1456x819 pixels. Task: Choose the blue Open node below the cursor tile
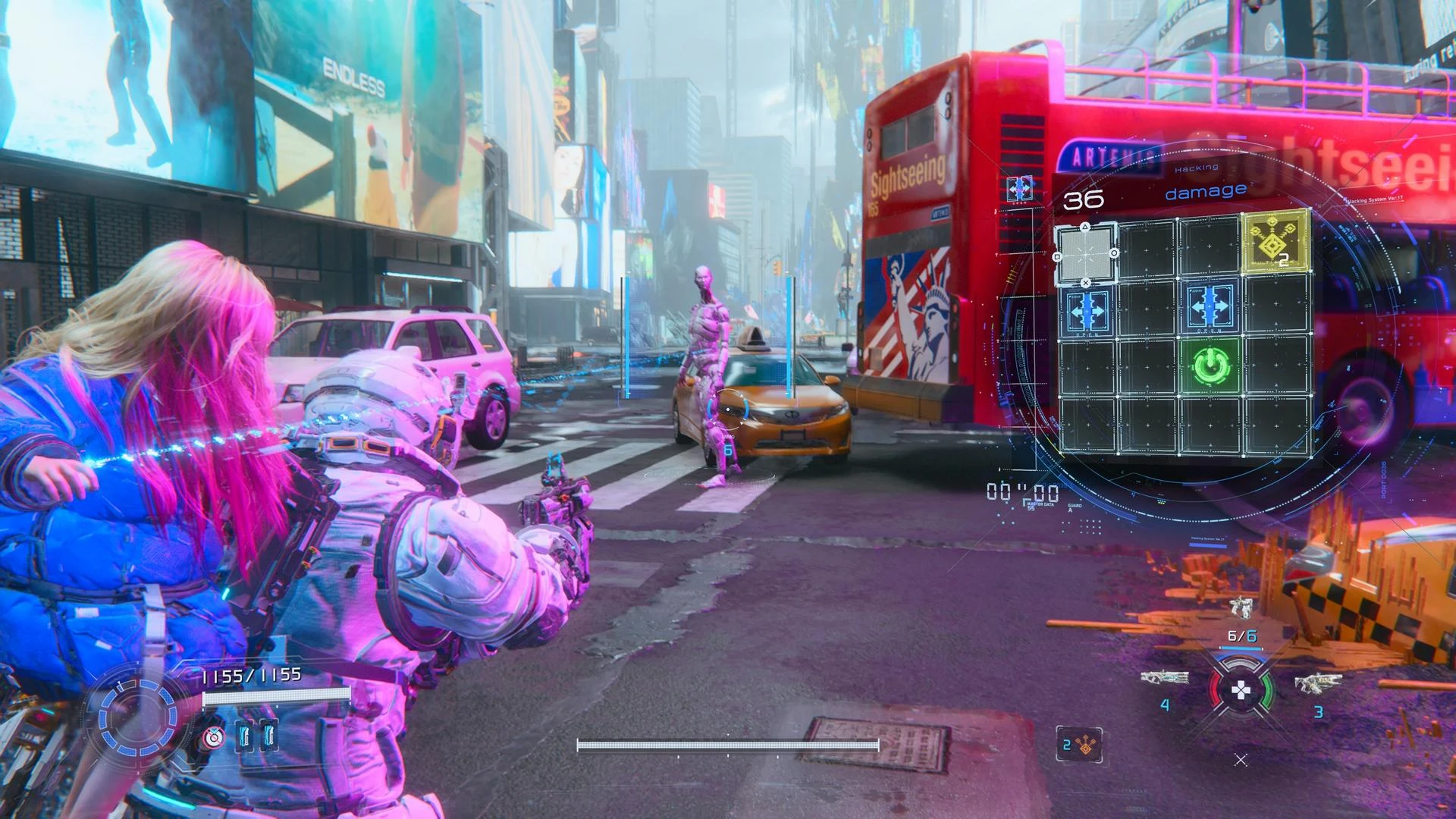(1087, 310)
